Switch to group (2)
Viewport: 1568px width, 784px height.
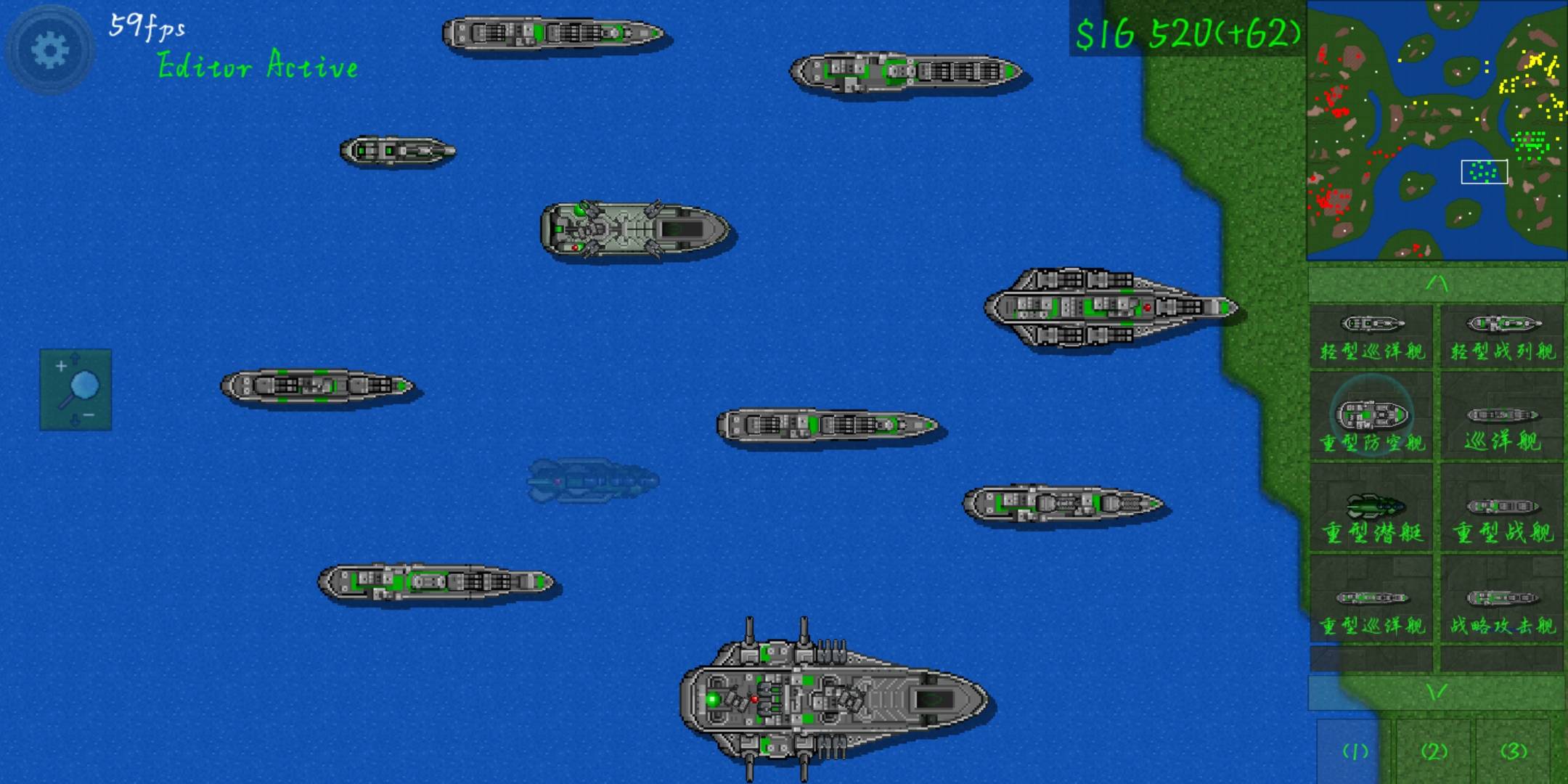point(1434,751)
